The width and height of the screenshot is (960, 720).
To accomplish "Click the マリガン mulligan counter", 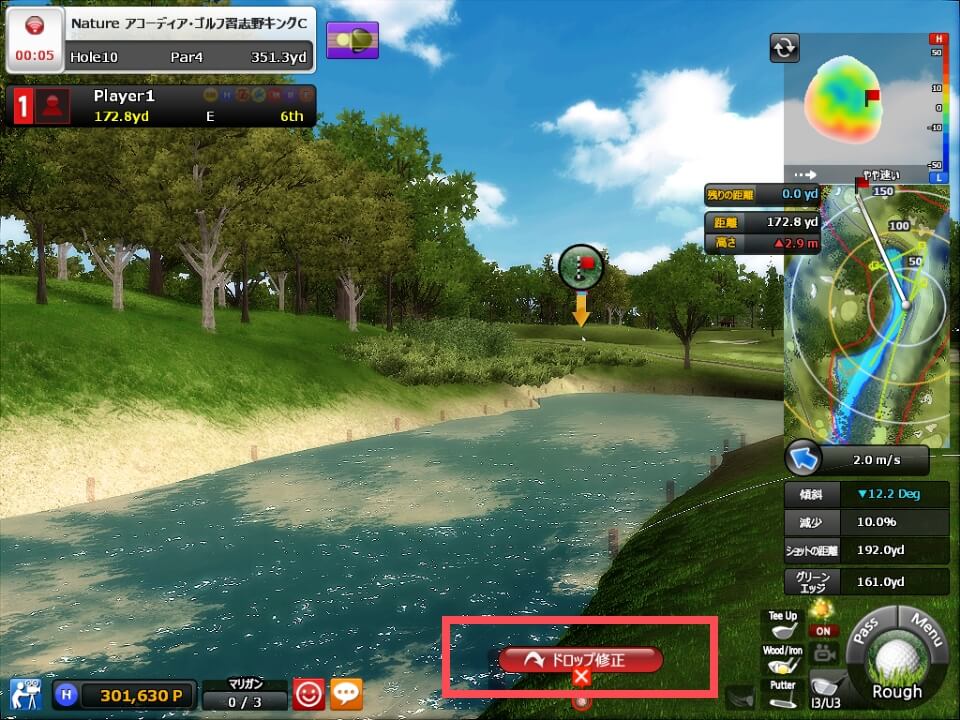I will coord(245,694).
